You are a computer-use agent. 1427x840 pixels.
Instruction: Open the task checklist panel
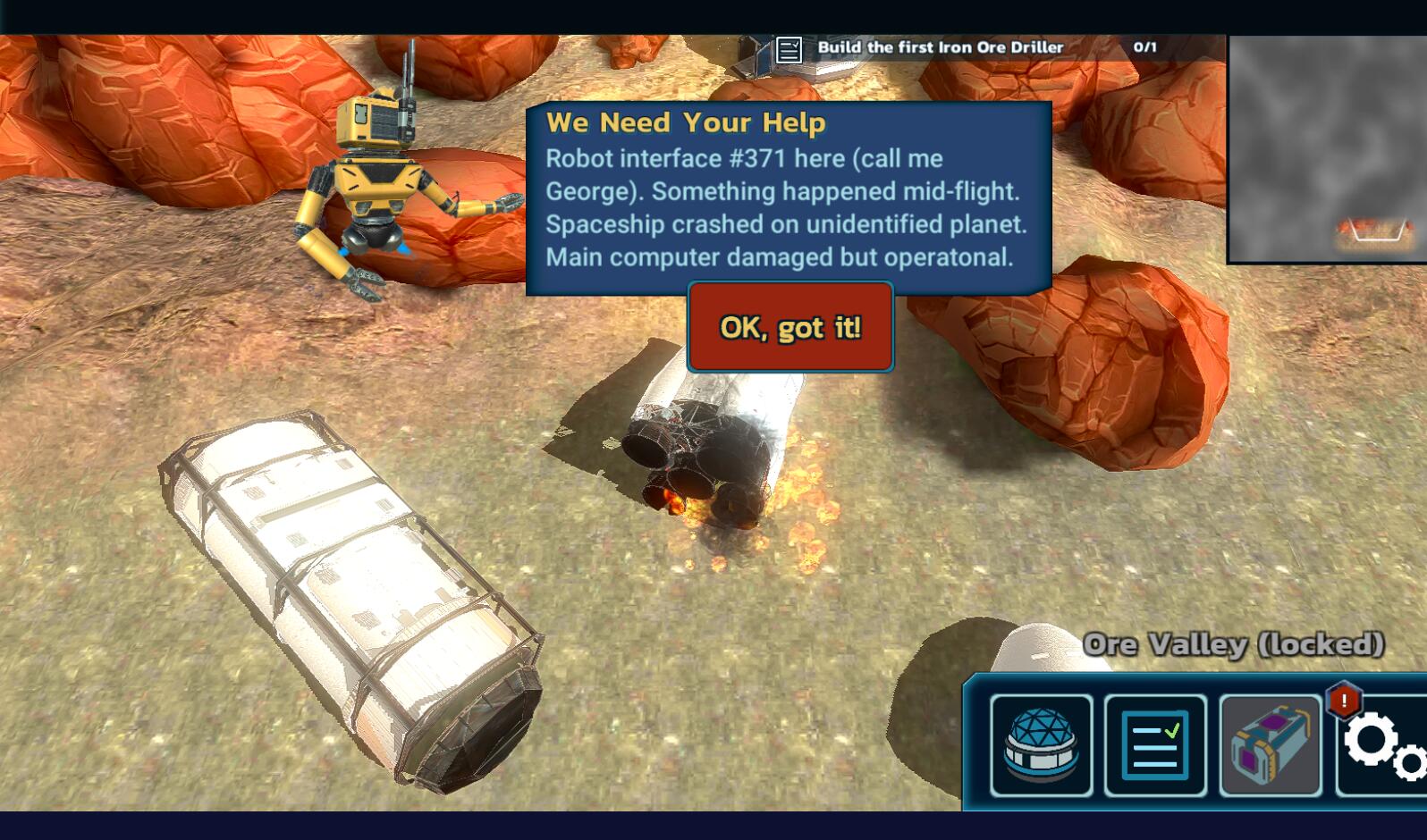[x=1155, y=745]
